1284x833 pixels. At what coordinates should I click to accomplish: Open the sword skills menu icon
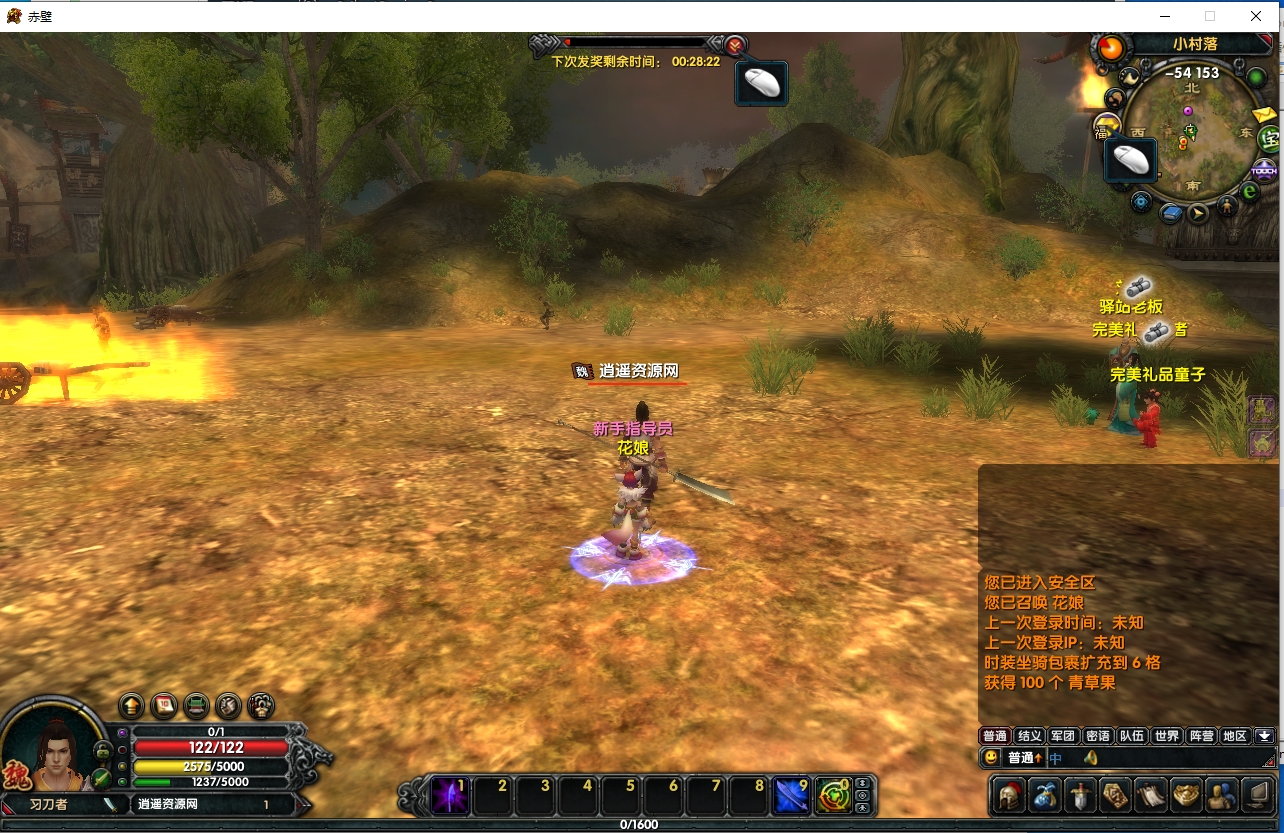pos(1081,796)
